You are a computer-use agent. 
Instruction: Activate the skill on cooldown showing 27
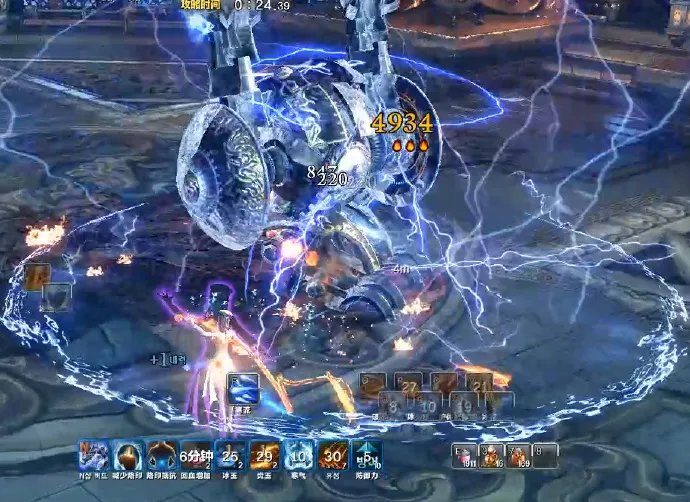406,383
